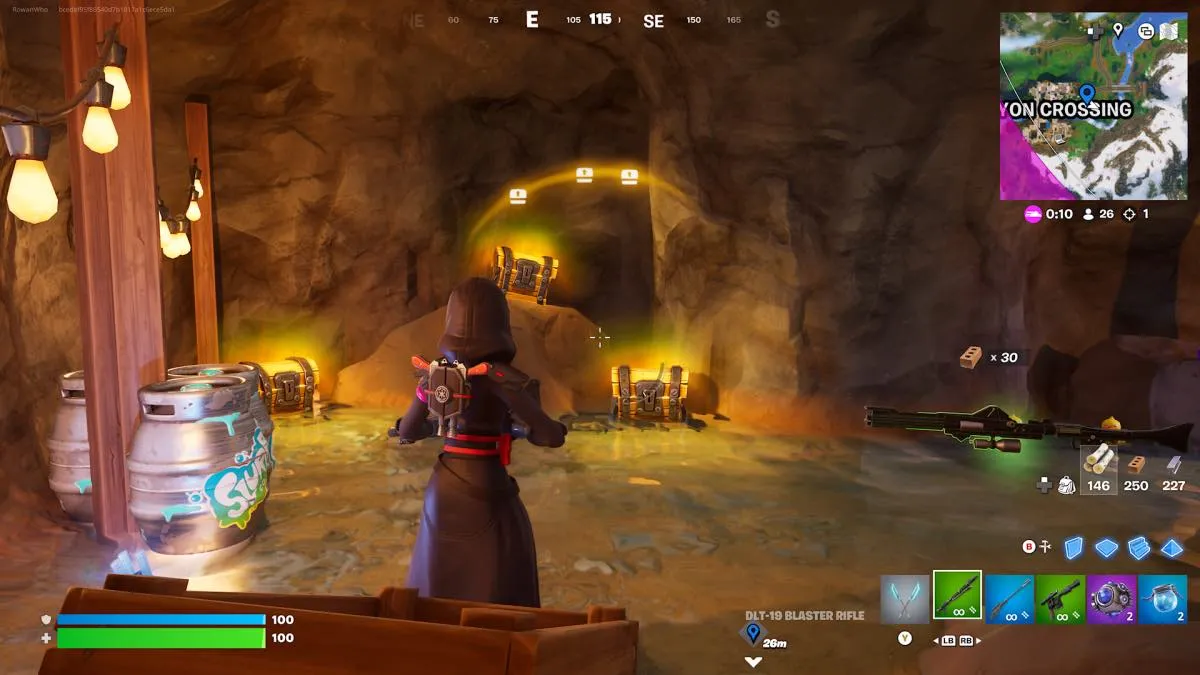1200x675 pixels.
Task: Choose the floor building piece
Action: click(1106, 548)
